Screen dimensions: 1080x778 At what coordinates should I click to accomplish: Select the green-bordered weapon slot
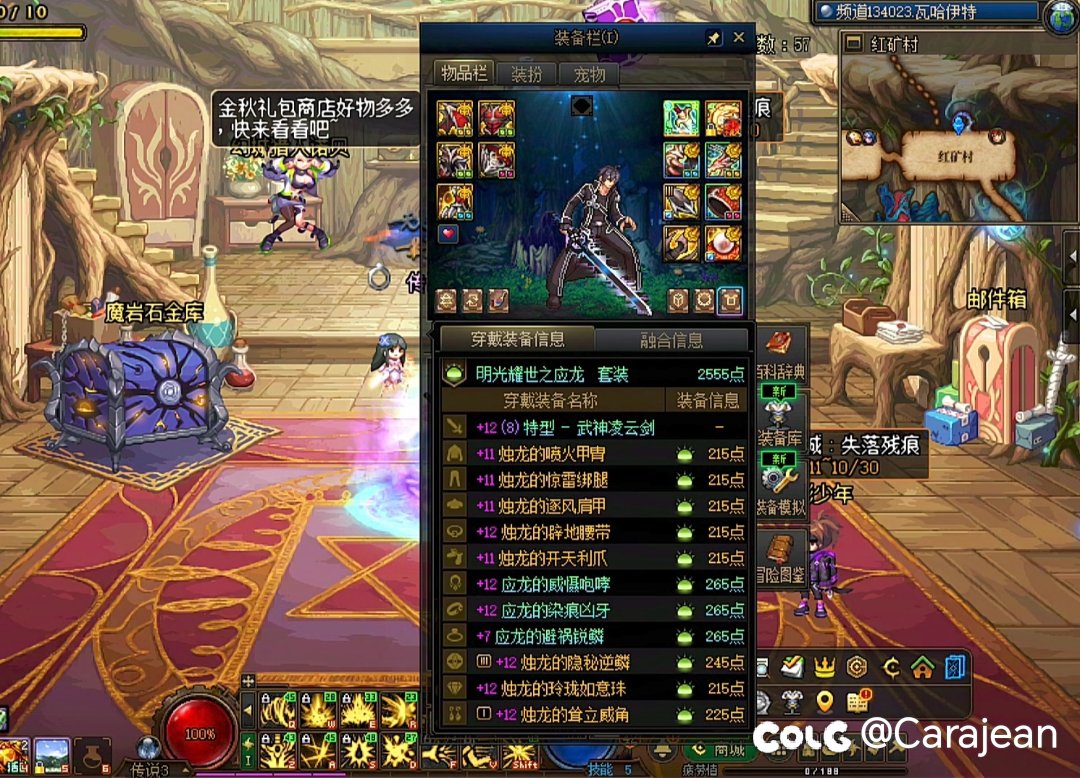click(682, 118)
